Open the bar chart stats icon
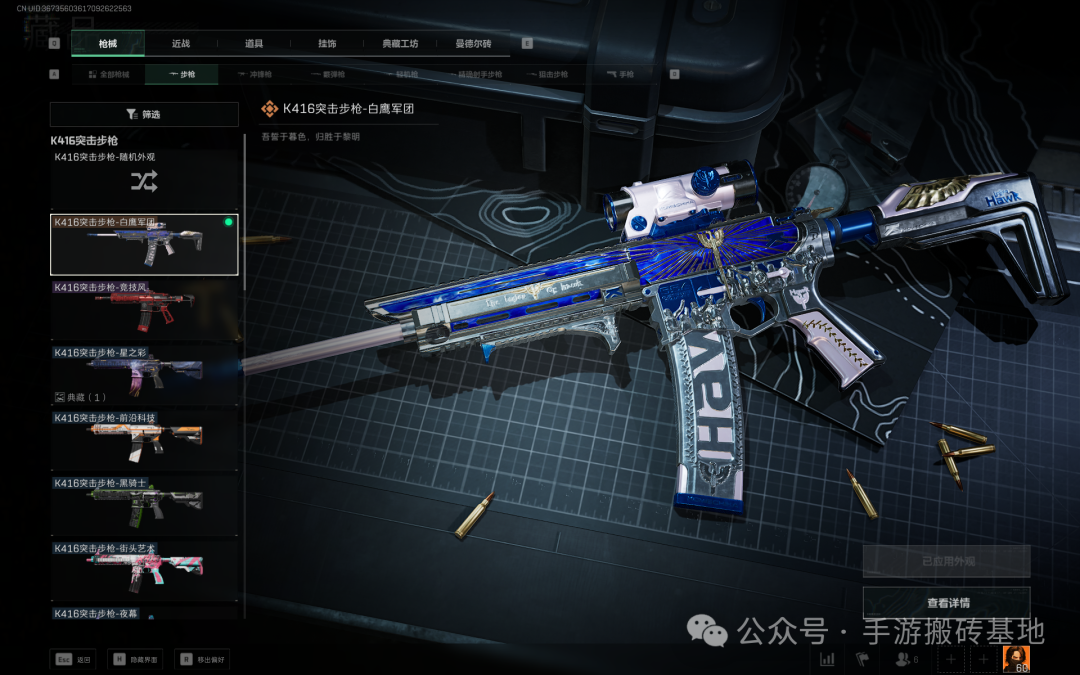Image resolution: width=1080 pixels, height=675 pixels. [827, 659]
